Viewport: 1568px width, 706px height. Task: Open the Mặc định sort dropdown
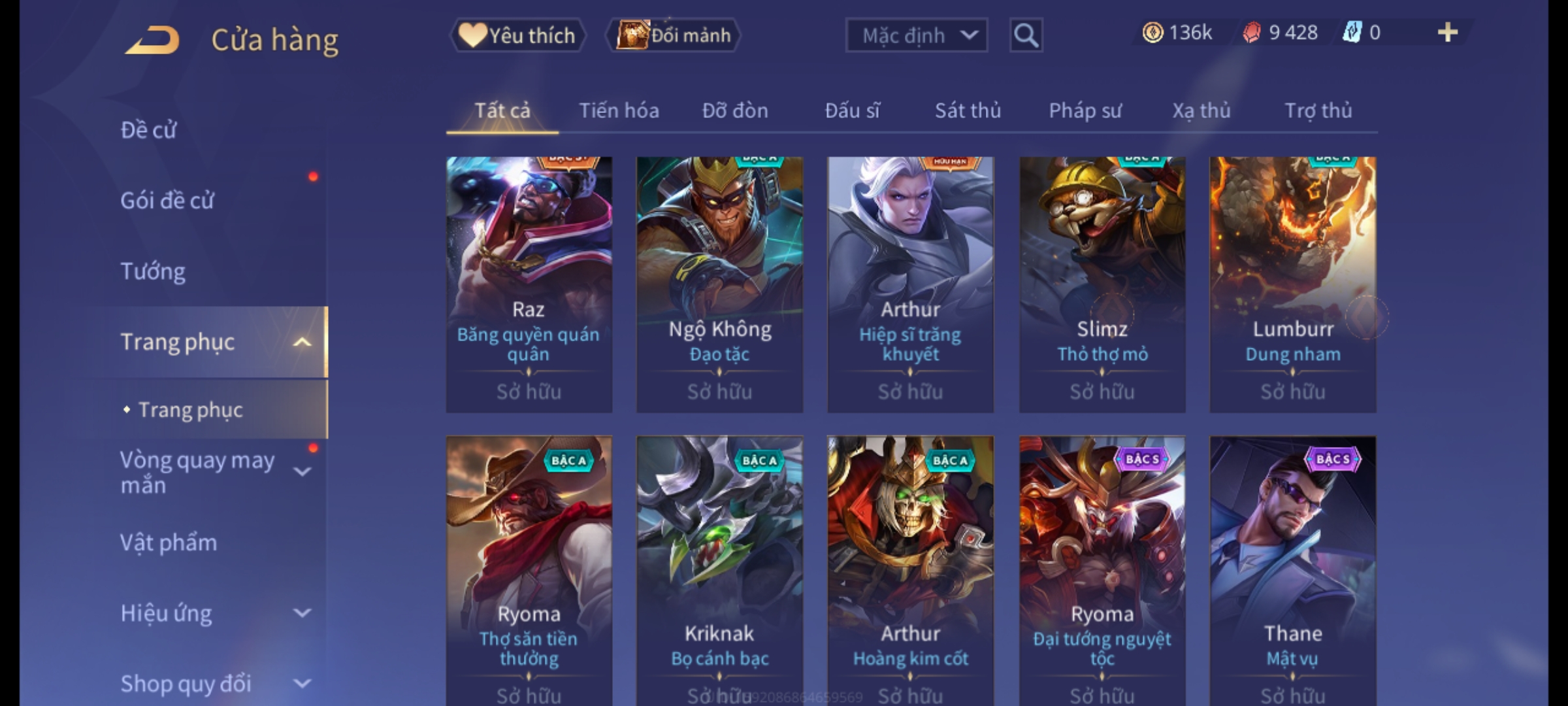[x=916, y=35]
